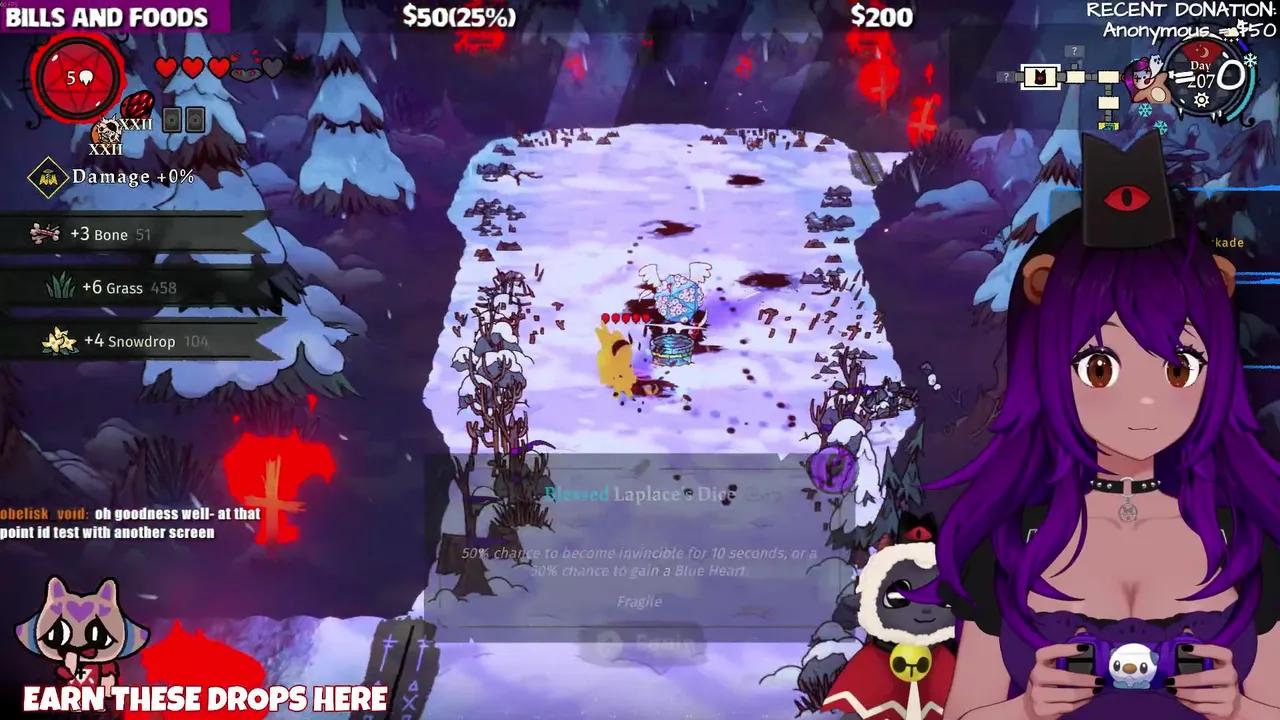This screenshot has height=720, width=1280.
Task: Click the snowflake icon beside the day clock
Action: (x=1251, y=58)
